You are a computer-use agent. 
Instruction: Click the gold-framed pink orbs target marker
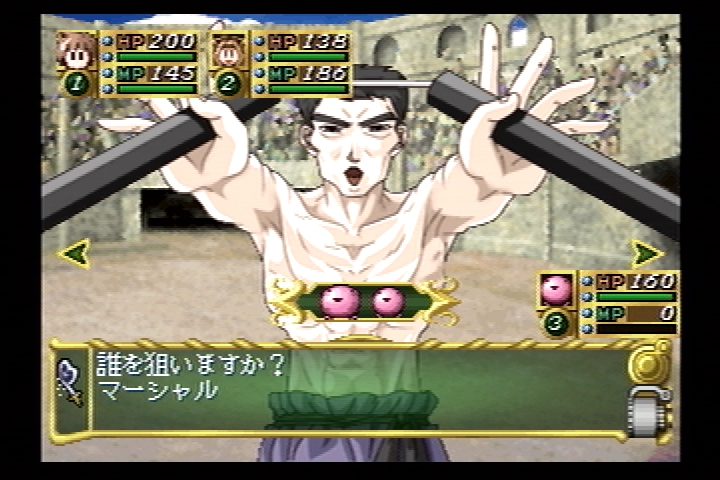(363, 300)
